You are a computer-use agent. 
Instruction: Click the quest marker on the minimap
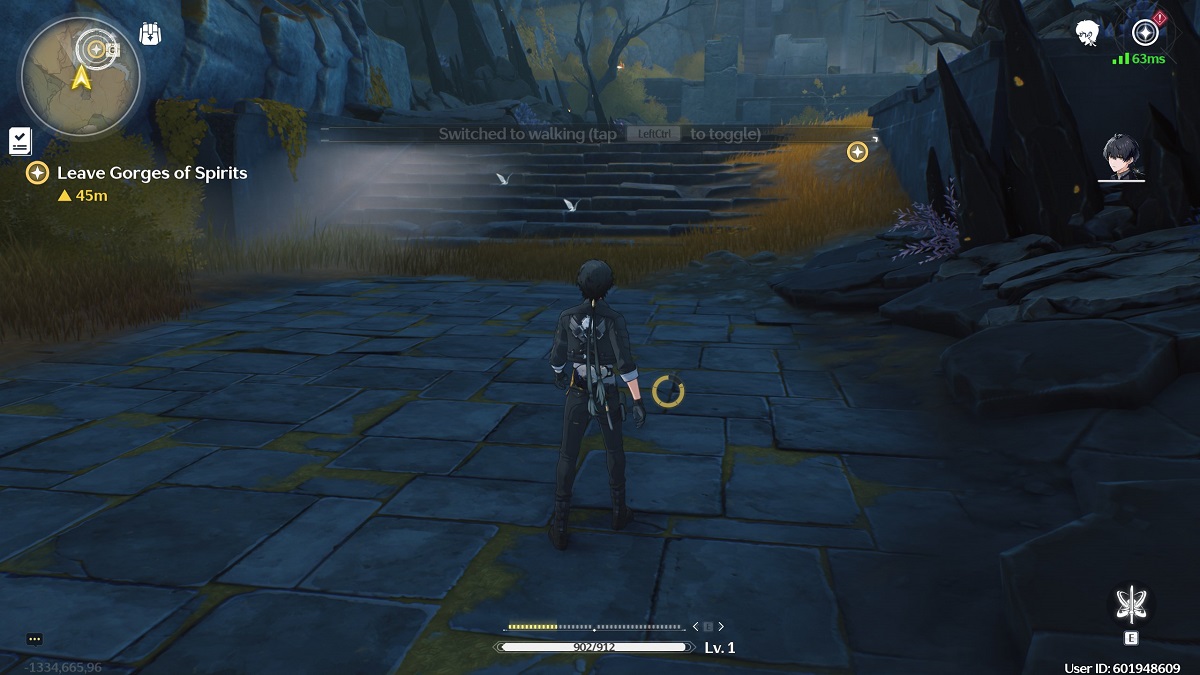click(x=96, y=47)
